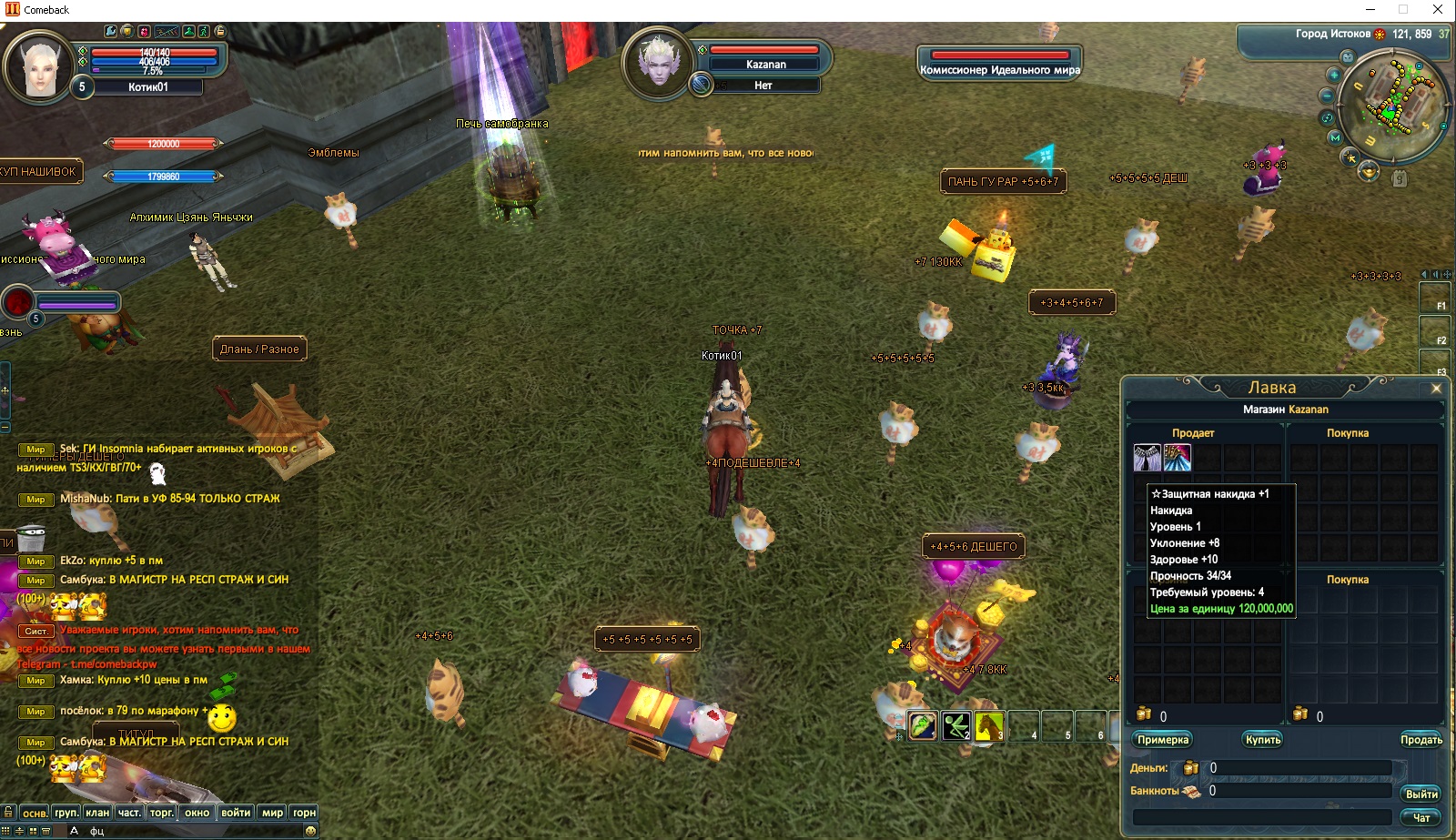Click the Примерка (try on) button
Screen dimensions: 1456x840
(1163, 740)
